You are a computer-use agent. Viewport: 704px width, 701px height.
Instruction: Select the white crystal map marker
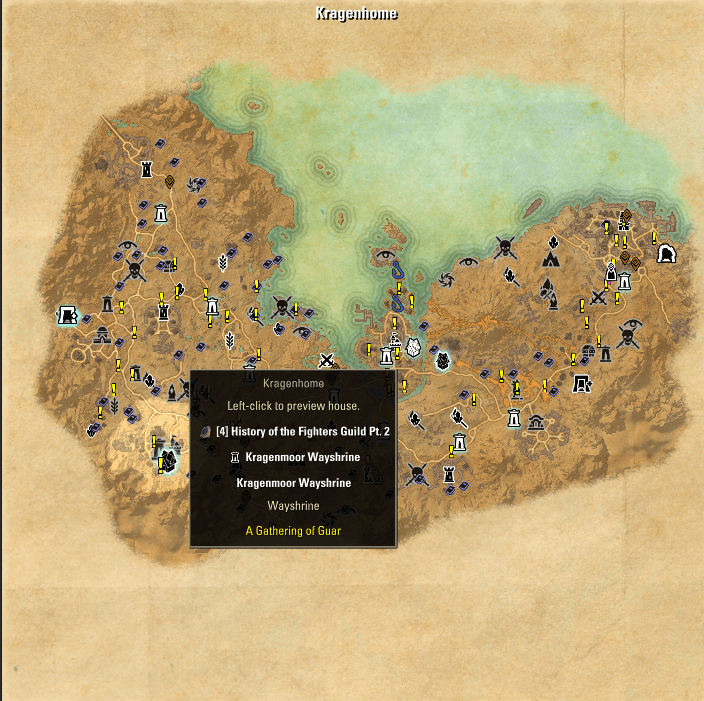(442, 357)
